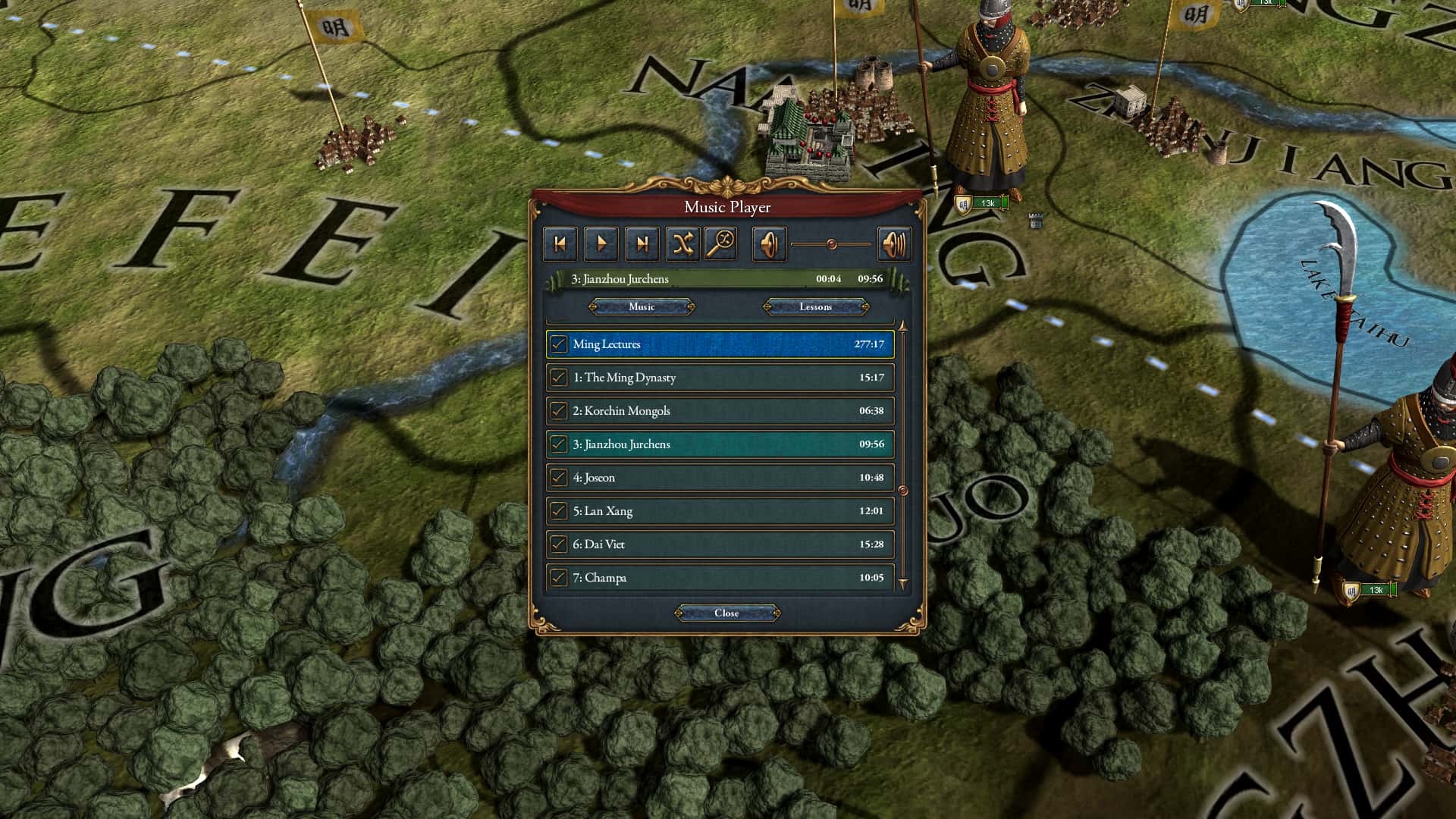Open the Lessons category
The image size is (1456, 819).
[816, 307]
